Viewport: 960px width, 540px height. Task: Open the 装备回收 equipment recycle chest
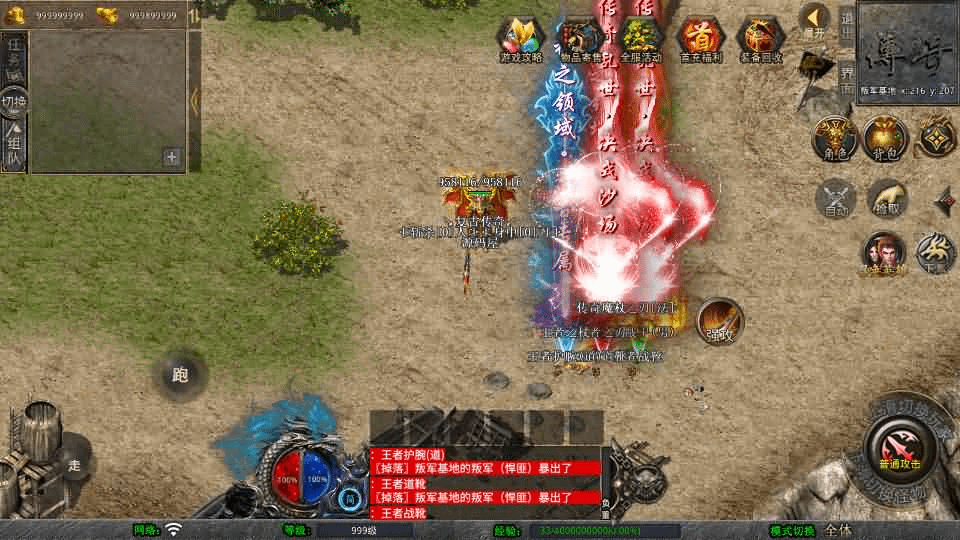(761, 40)
